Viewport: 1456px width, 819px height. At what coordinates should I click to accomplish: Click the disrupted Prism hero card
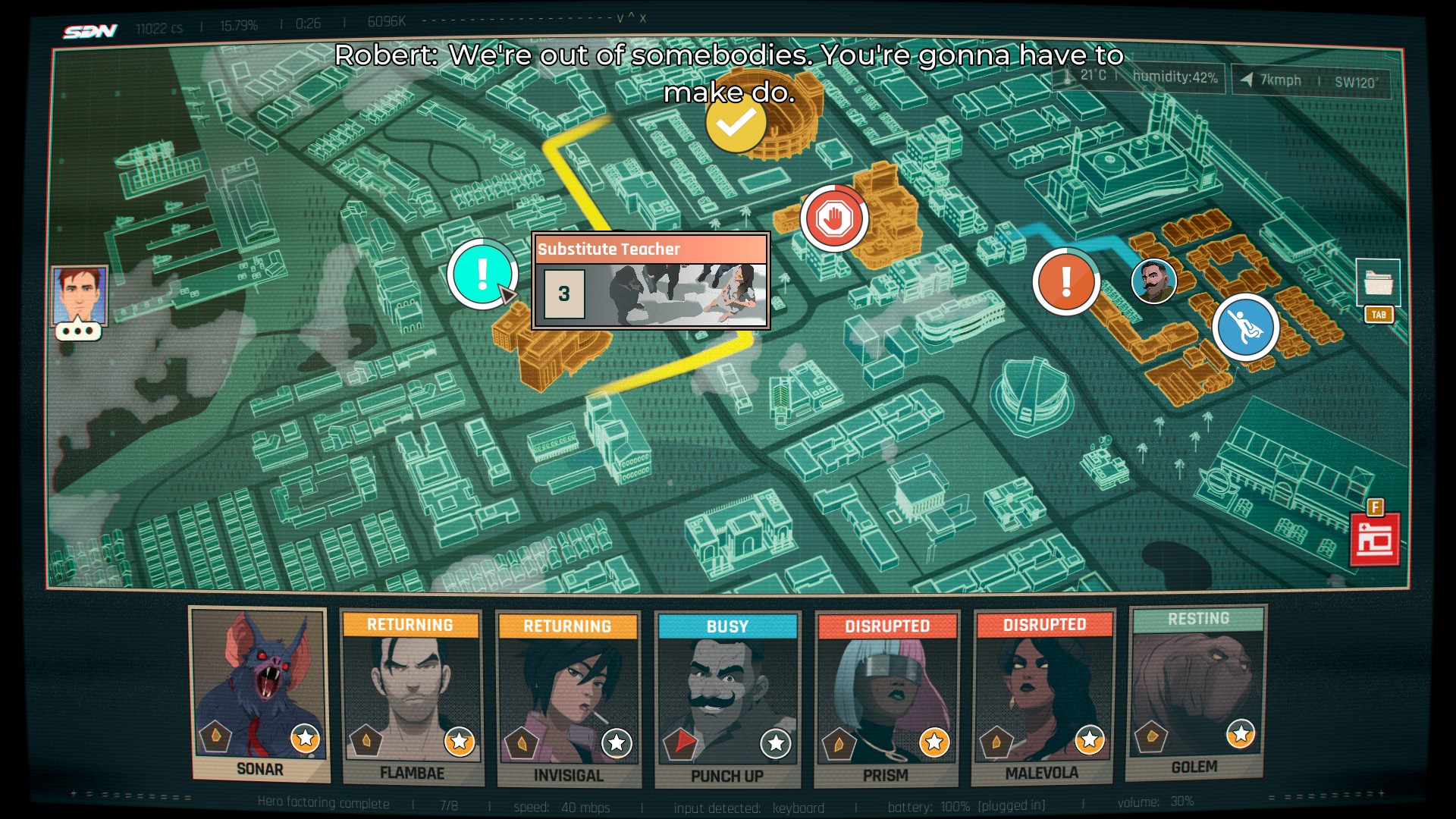(886, 699)
